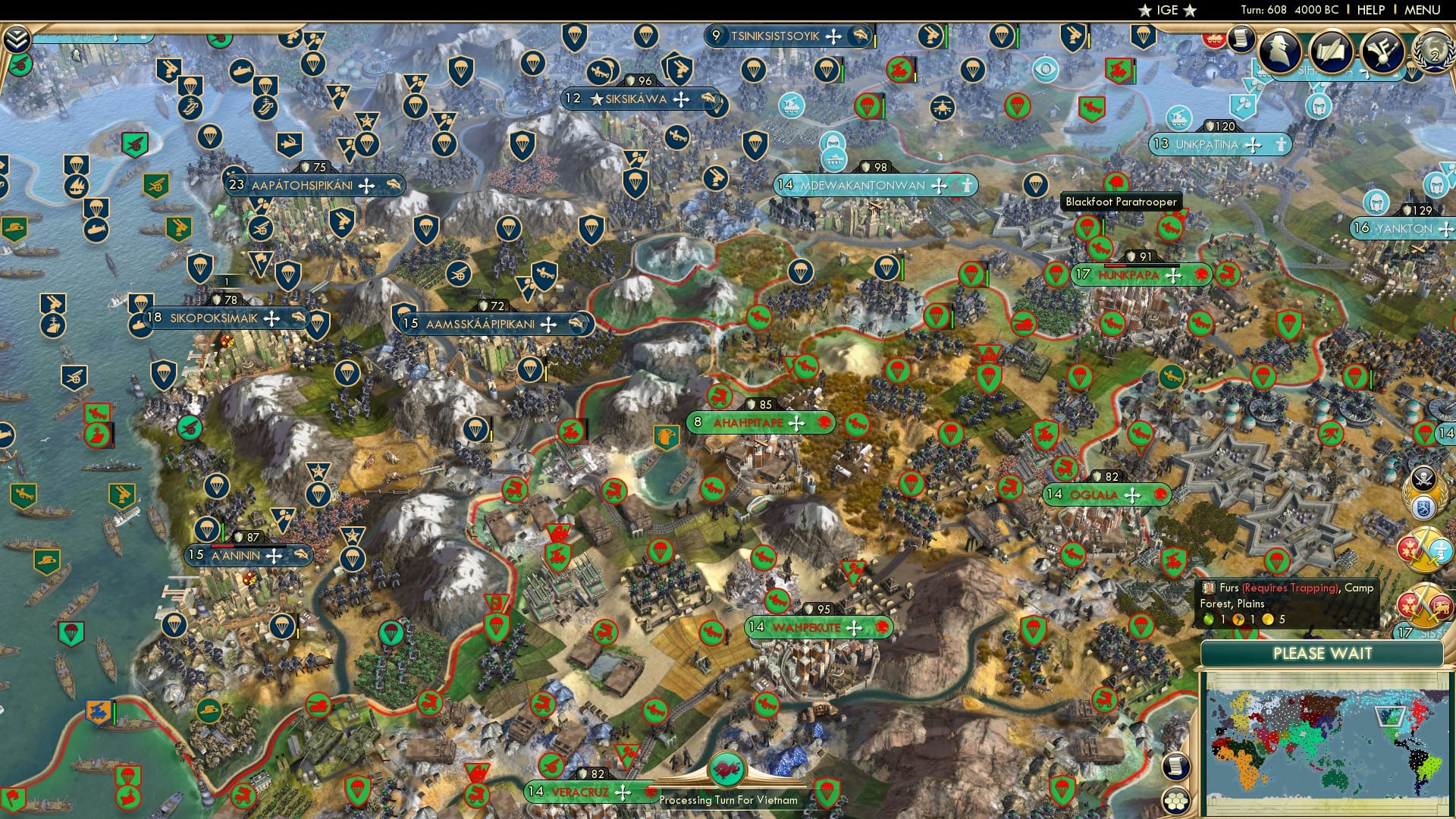Select the Blackfoot Paratrooper unit flag
Screen dimensions: 1456x819
1088,227
